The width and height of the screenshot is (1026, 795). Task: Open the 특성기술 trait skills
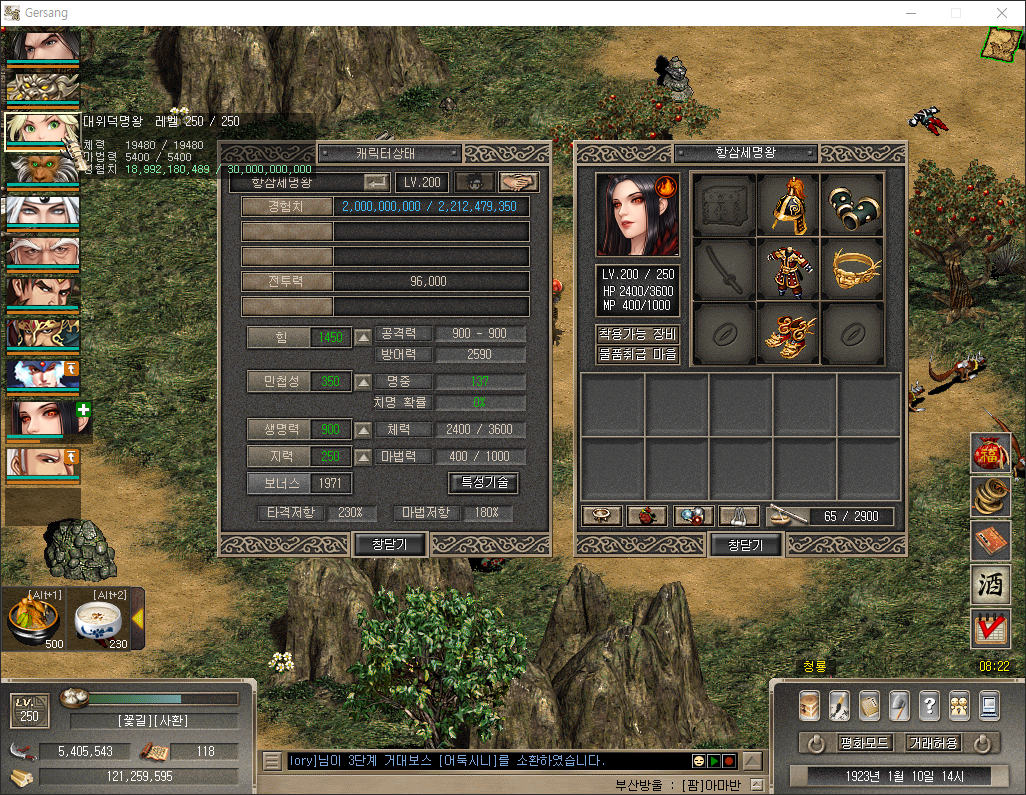[x=483, y=483]
